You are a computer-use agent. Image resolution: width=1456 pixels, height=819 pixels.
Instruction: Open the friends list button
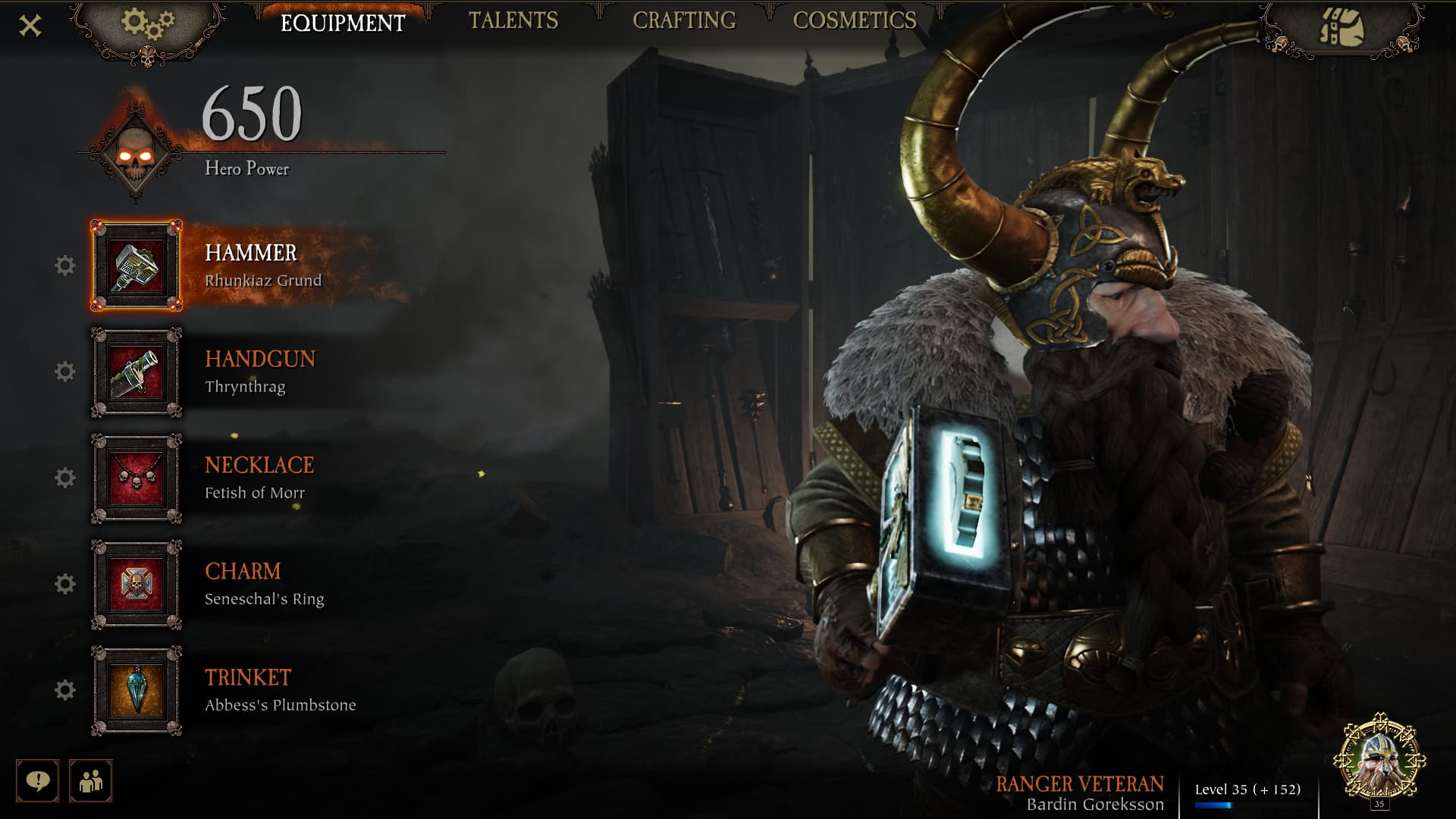91,780
